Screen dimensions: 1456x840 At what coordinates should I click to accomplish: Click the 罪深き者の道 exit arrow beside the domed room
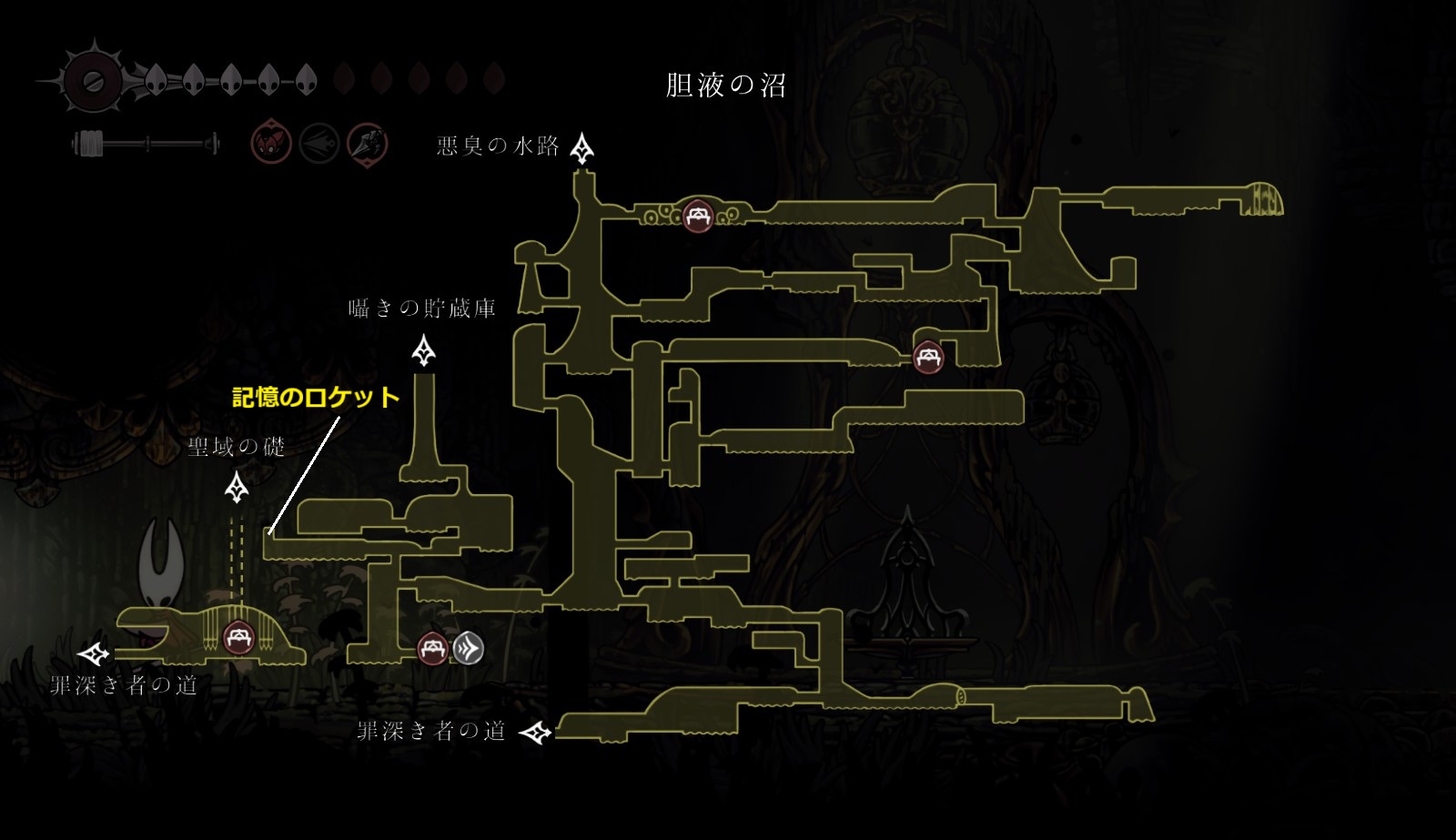(x=94, y=653)
